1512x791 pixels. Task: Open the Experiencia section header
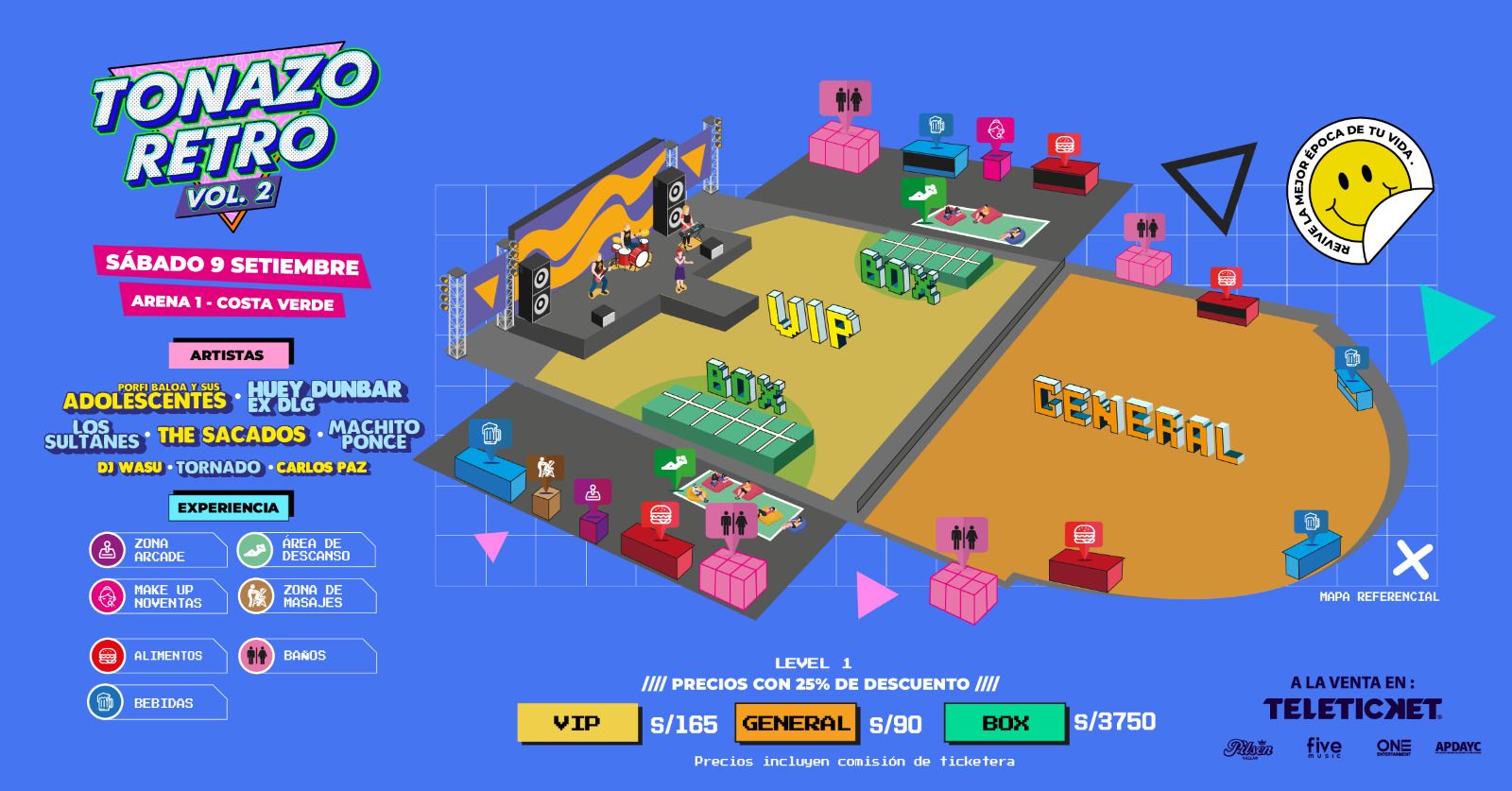(x=228, y=507)
